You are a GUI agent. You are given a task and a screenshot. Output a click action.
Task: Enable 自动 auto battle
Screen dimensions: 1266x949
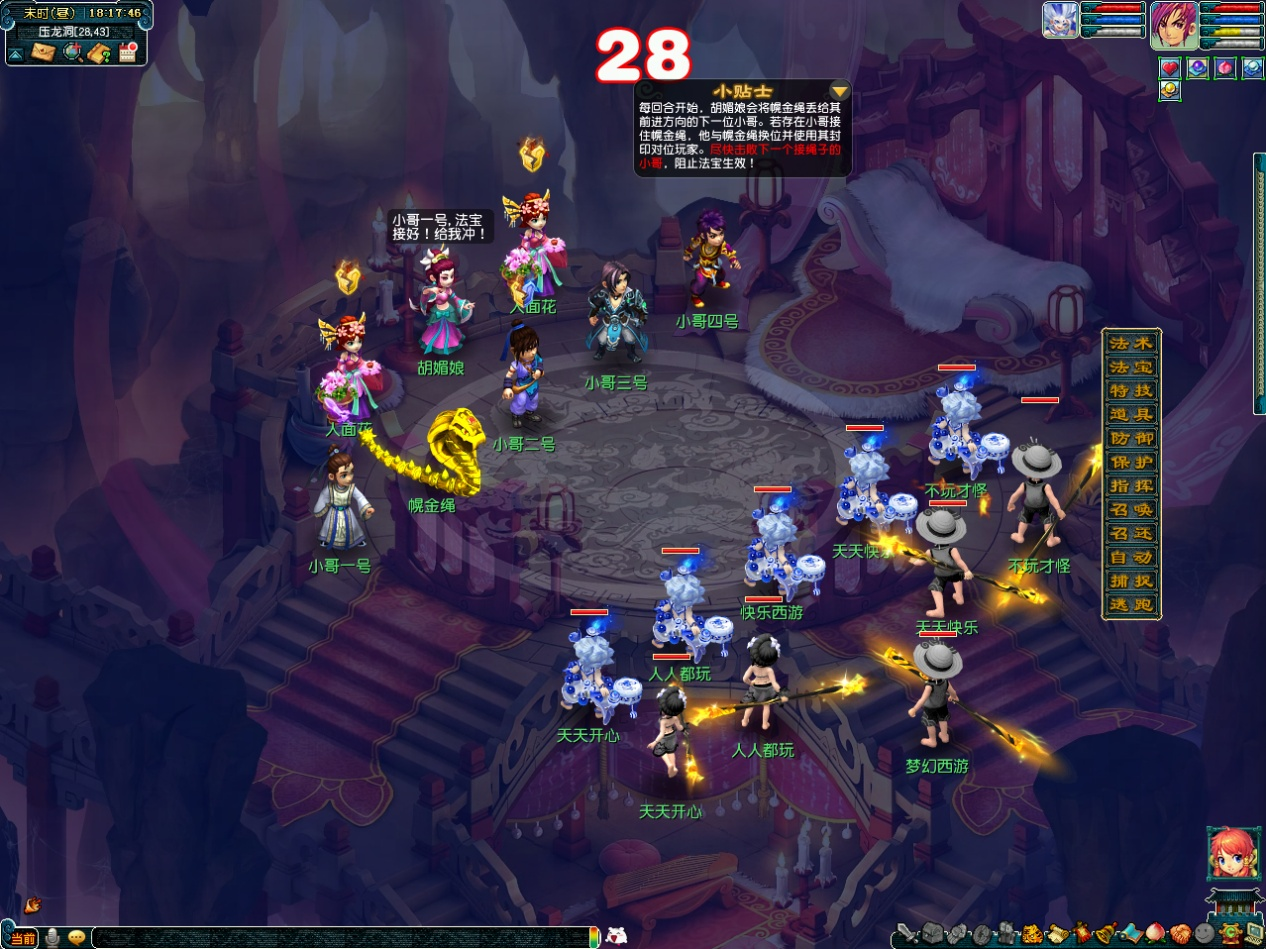coord(1131,557)
